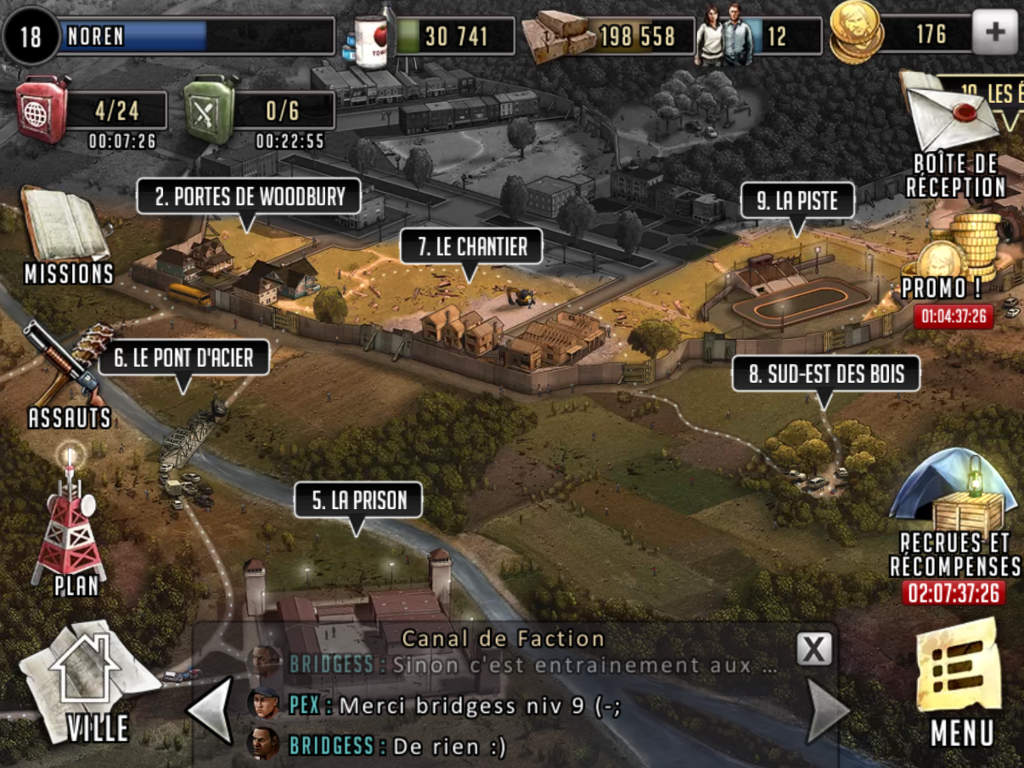
Task: Return to the Ville base view
Action: click(89, 678)
